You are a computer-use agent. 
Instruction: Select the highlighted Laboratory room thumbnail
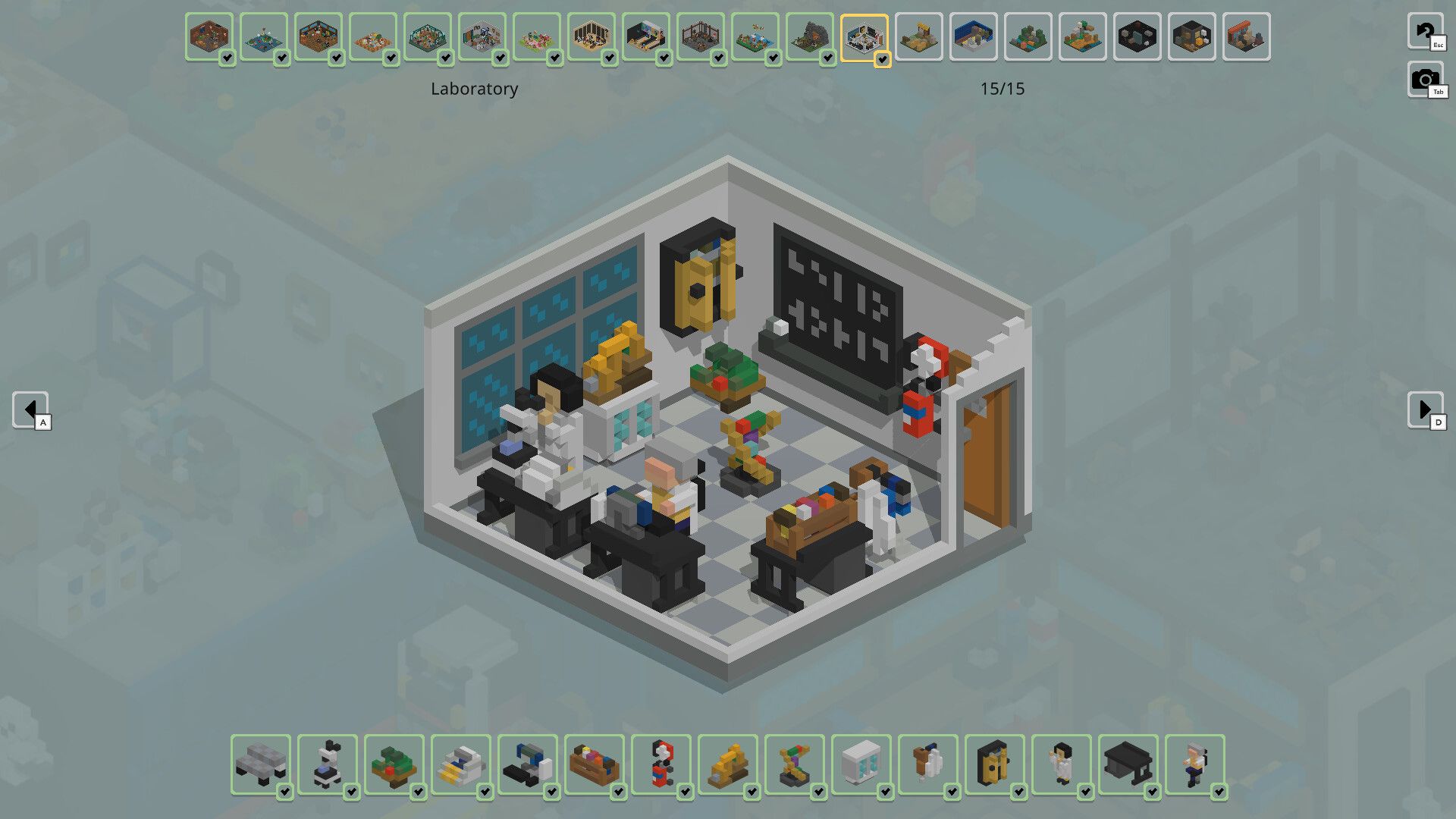click(x=864, y=37)
